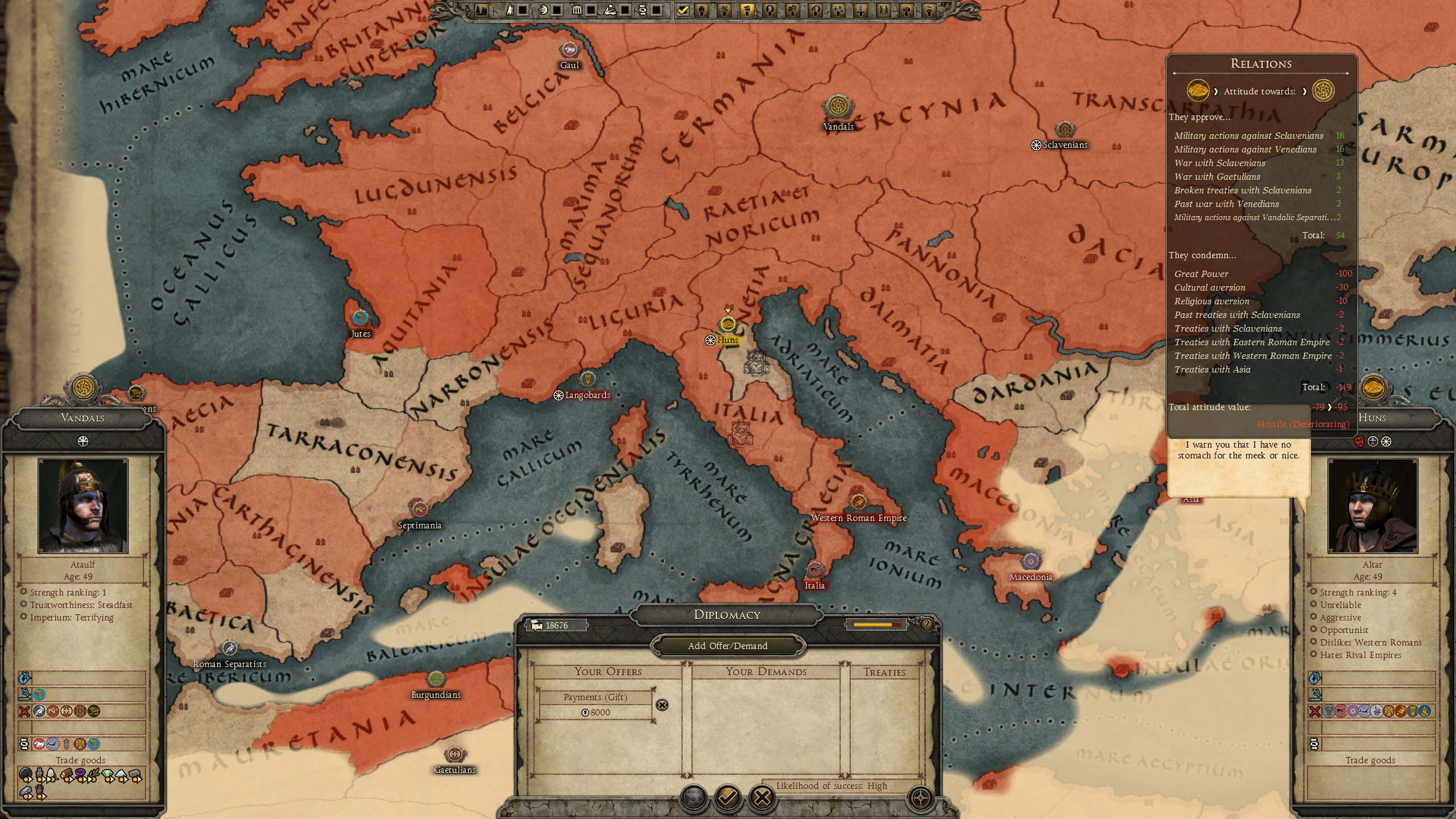Viewport: 1456px width, 819px height.
Task: Toggle the temple building overlay checkbox
Action: (591, 10)
